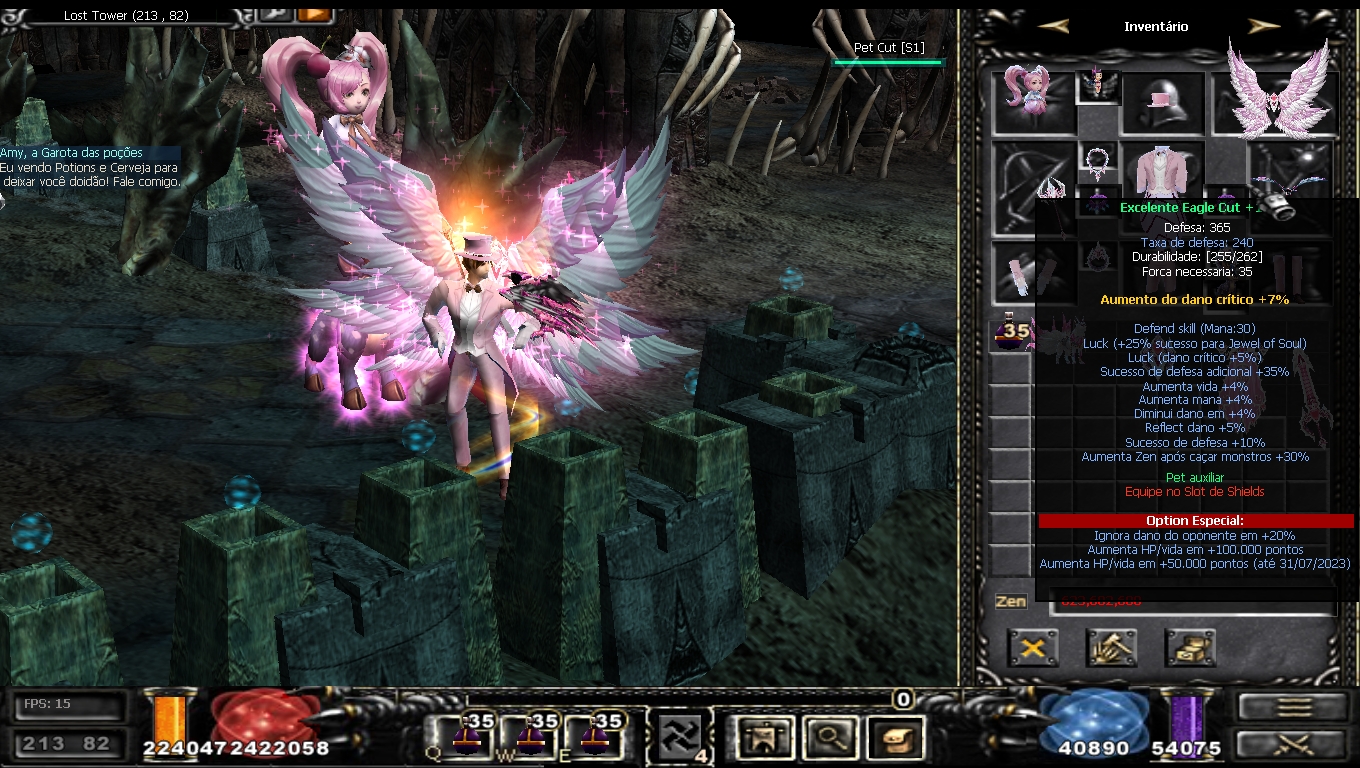This screenshot has height=768, width=1360.
Task: Open the repair hammer function
Action: click(1111, 648)
